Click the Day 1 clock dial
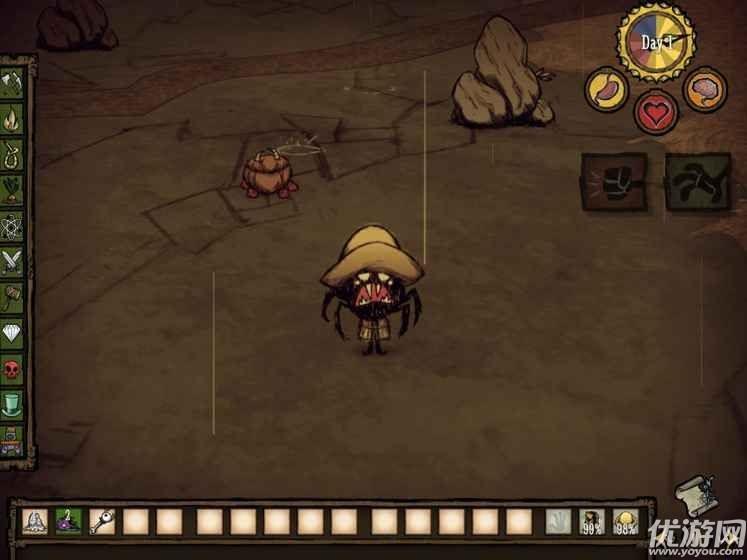The width and height of the screenshot is (747, 560). [x=655, y=43]
